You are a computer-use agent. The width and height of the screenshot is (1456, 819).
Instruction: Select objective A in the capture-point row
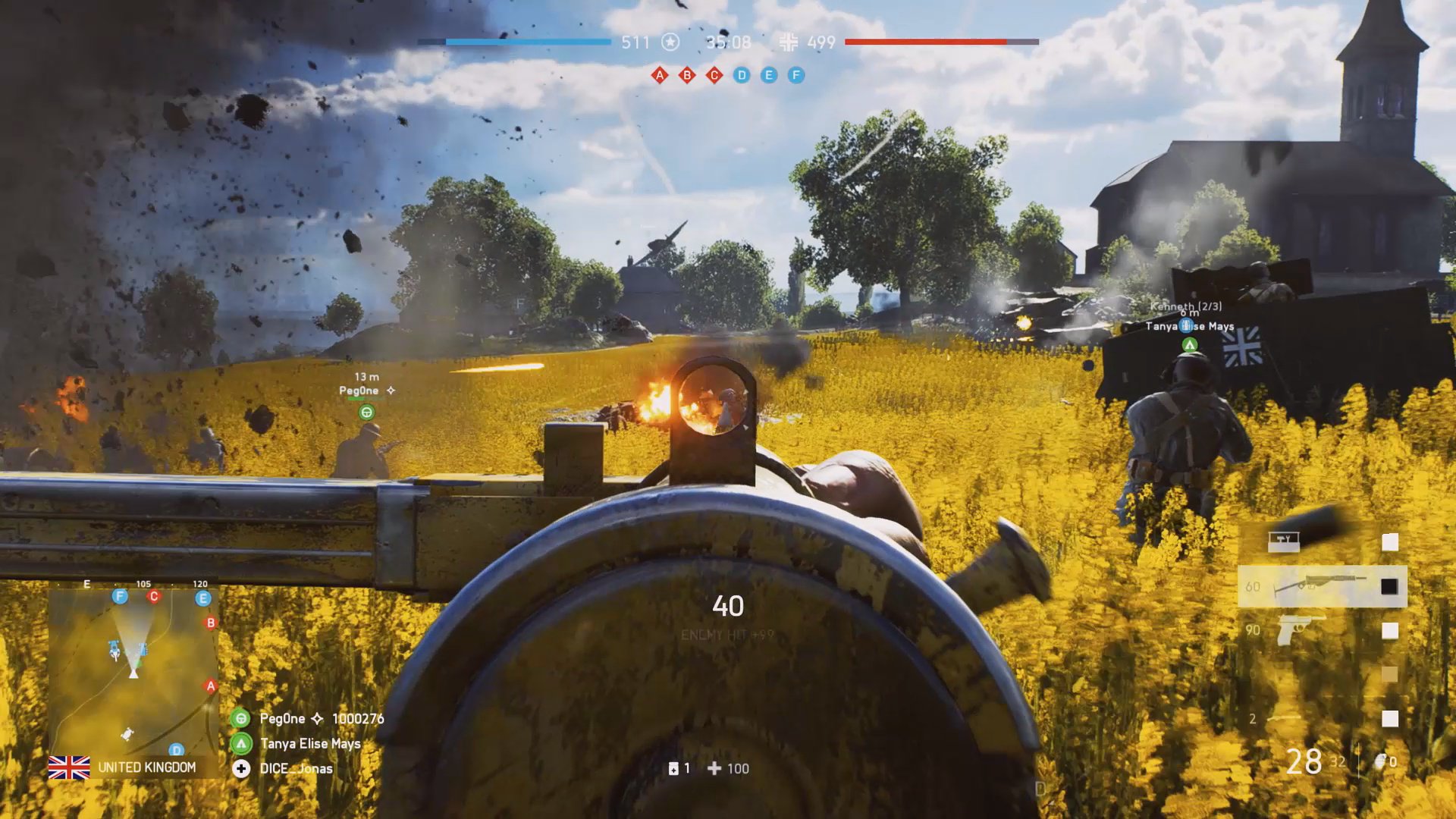[660, 75]
